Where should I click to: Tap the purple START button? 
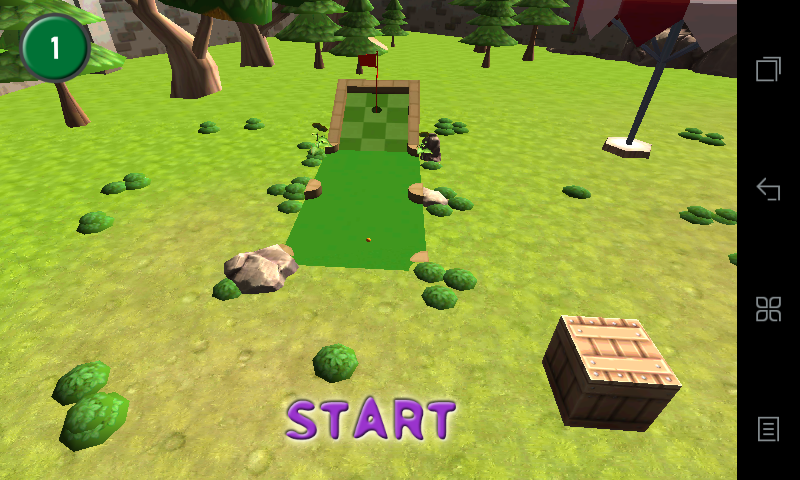pyautogui.click(x=371, y=420)
